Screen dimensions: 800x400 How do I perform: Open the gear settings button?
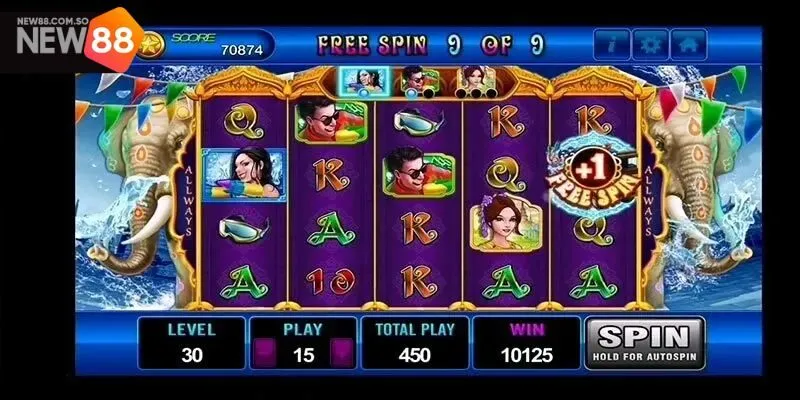pos(651,45)
